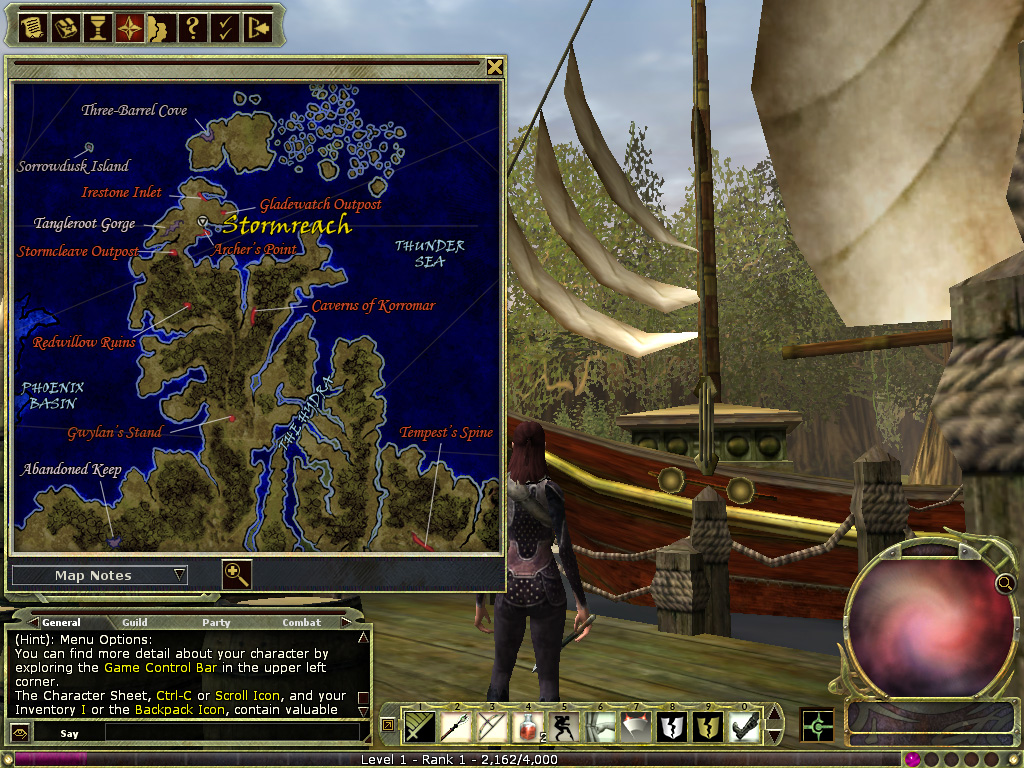Open the backpack inventory icon
Screen dimensions: 1024x768
tap(65, 27)
